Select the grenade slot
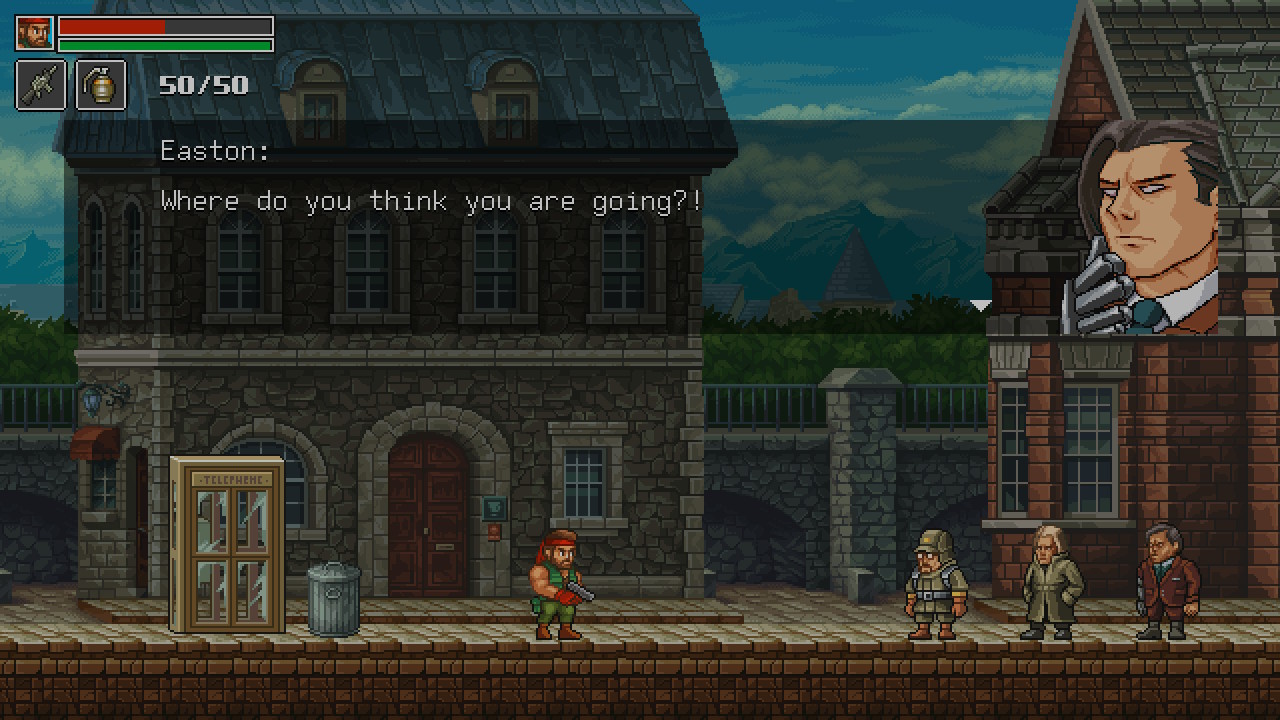The width and height of the screenshot is (1280, 720). pyautogui.click(x=101, y=85)
